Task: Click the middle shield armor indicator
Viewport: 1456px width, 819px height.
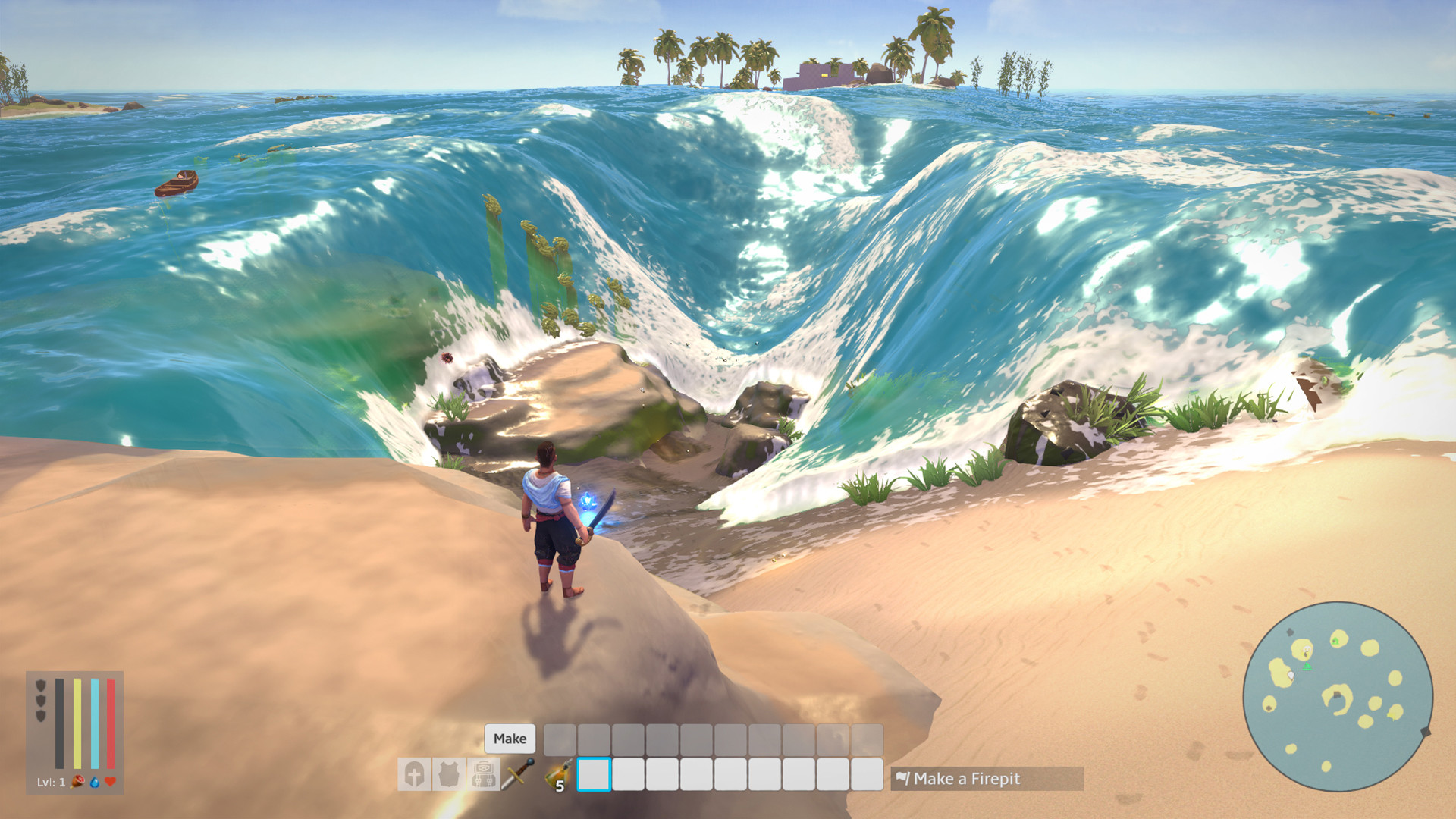Action: tap(40, 700)
